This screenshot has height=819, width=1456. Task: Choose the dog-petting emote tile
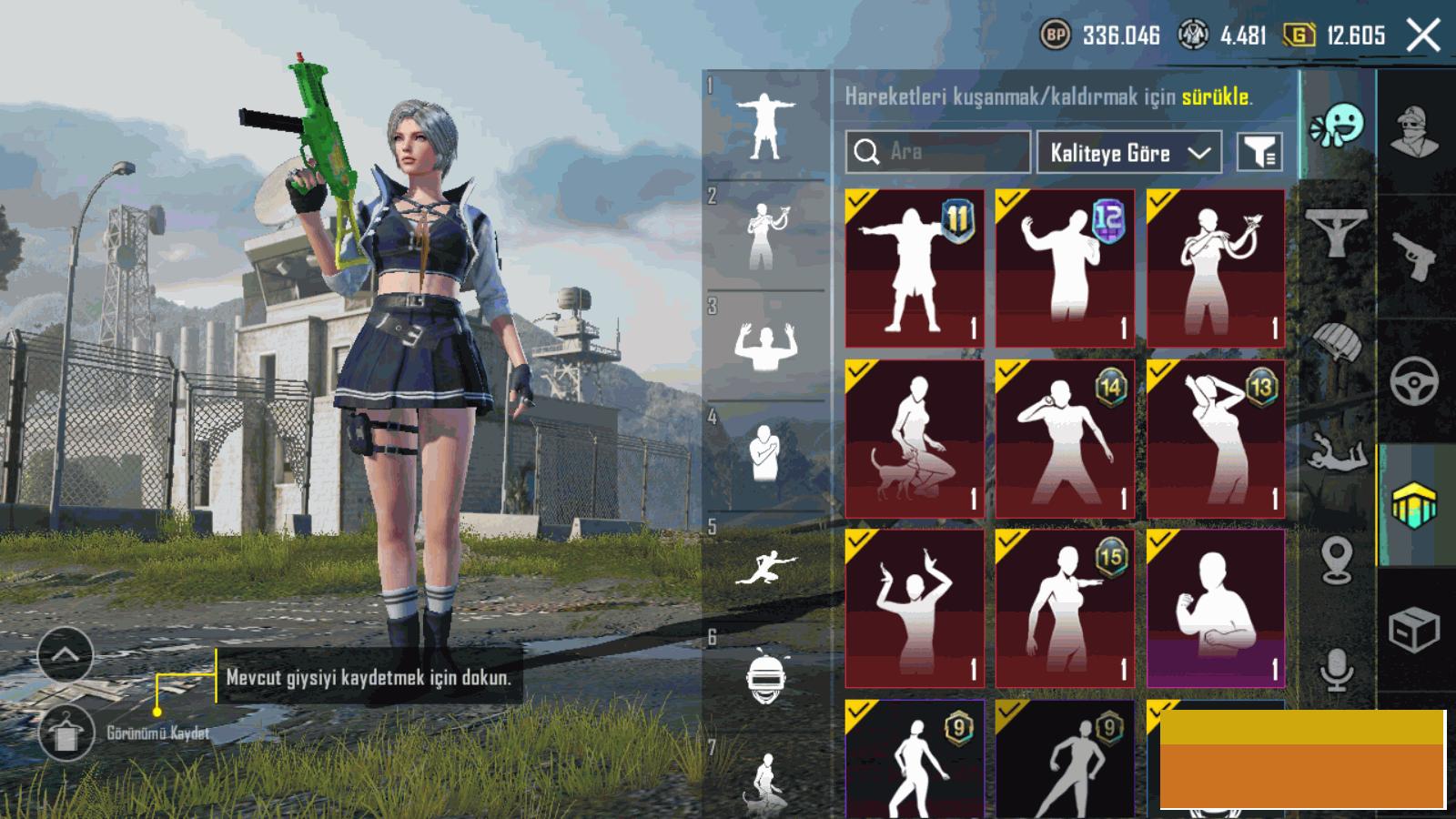coord(915,439)
